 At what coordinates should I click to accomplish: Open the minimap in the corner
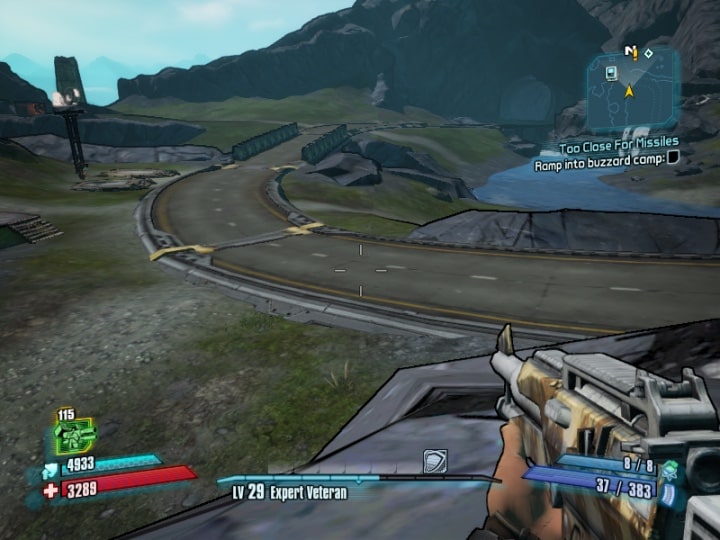(x=632, y=90)
